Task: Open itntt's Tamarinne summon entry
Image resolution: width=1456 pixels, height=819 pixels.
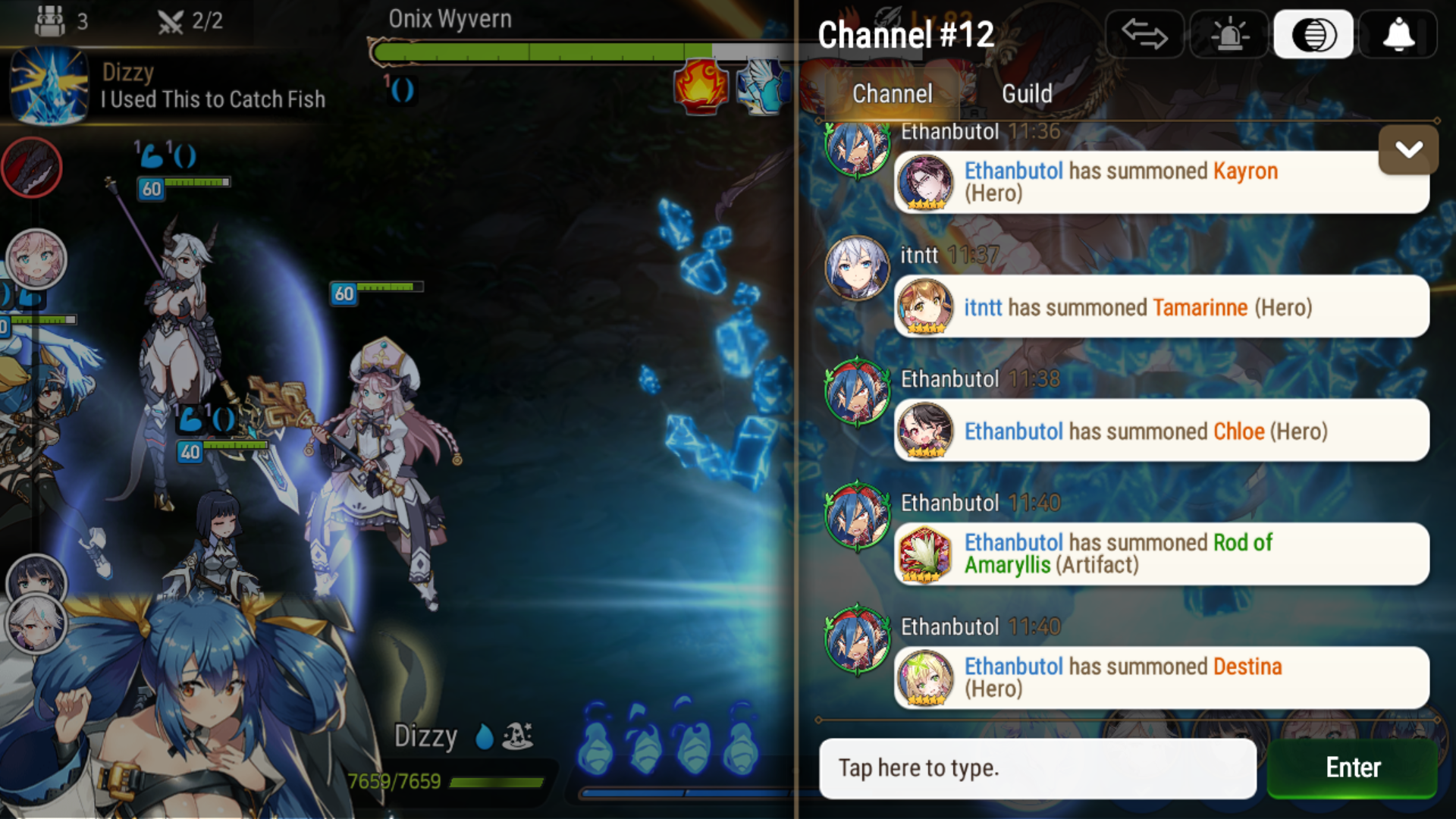Action: 1160,307
